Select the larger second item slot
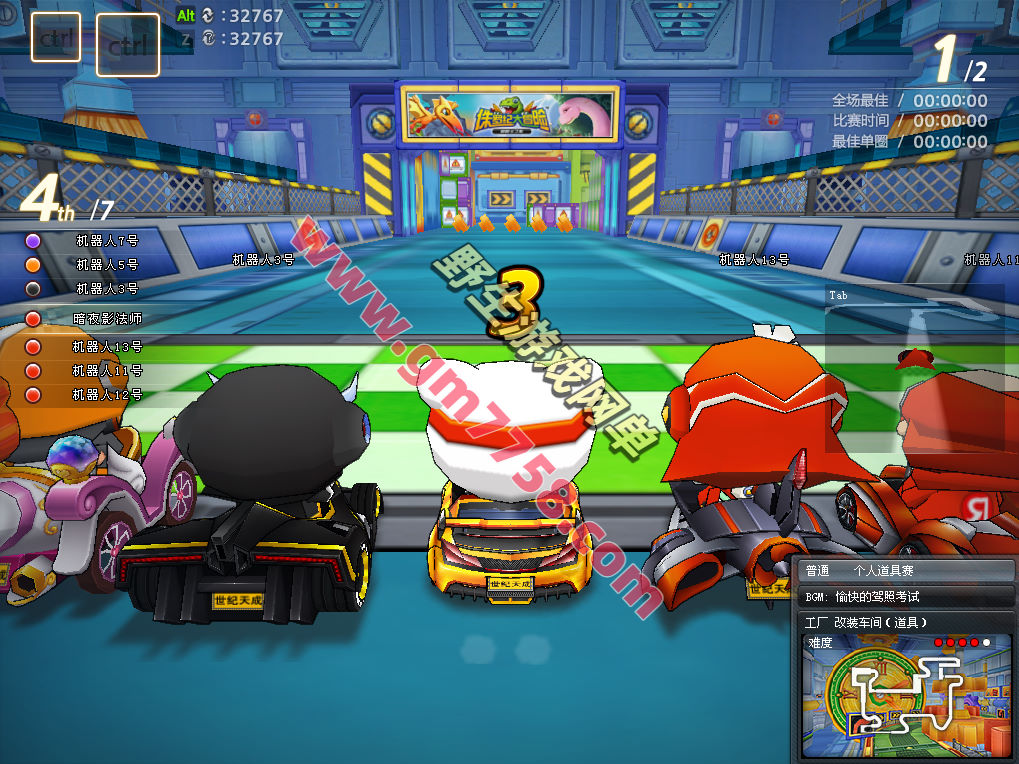This screenshot has width=1019, height=764. (128, 45)
